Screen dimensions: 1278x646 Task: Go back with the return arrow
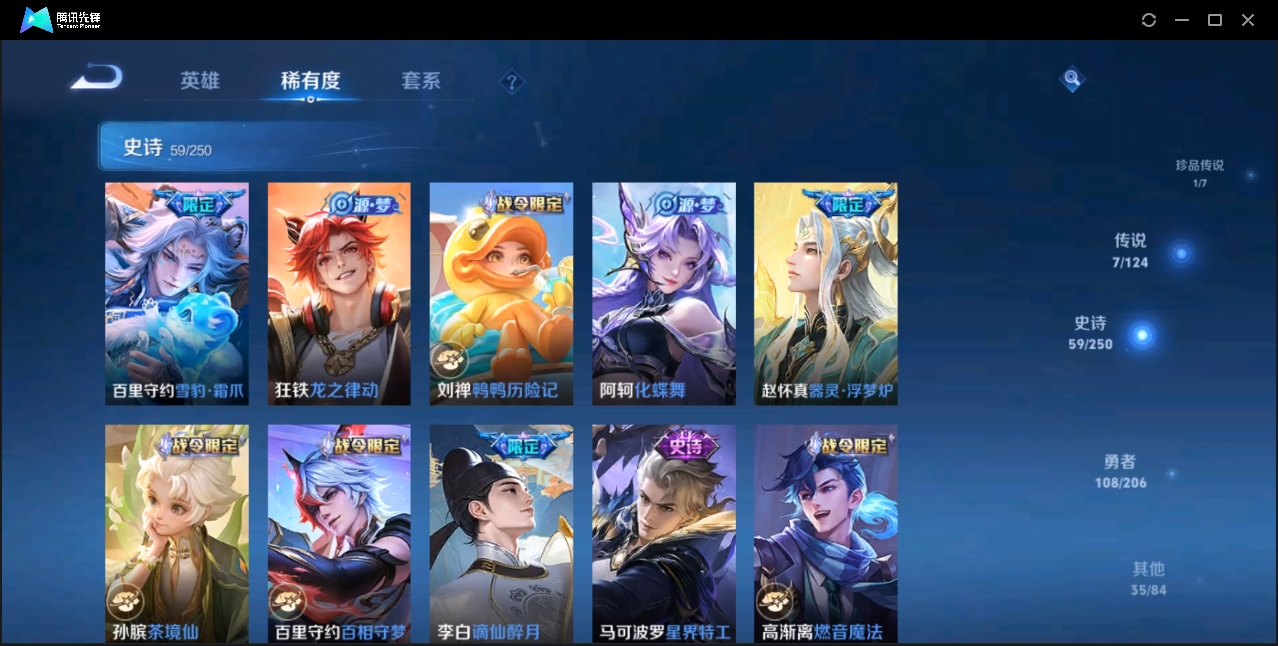[x=97, y=77]
